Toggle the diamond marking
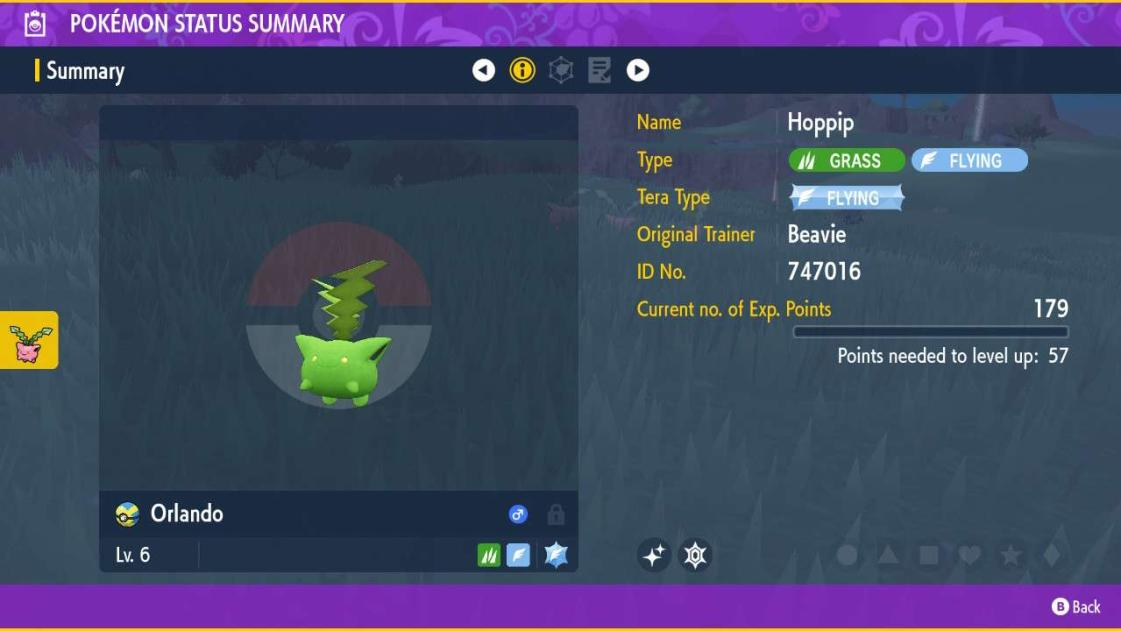1121x631 pixels. 1051,555
